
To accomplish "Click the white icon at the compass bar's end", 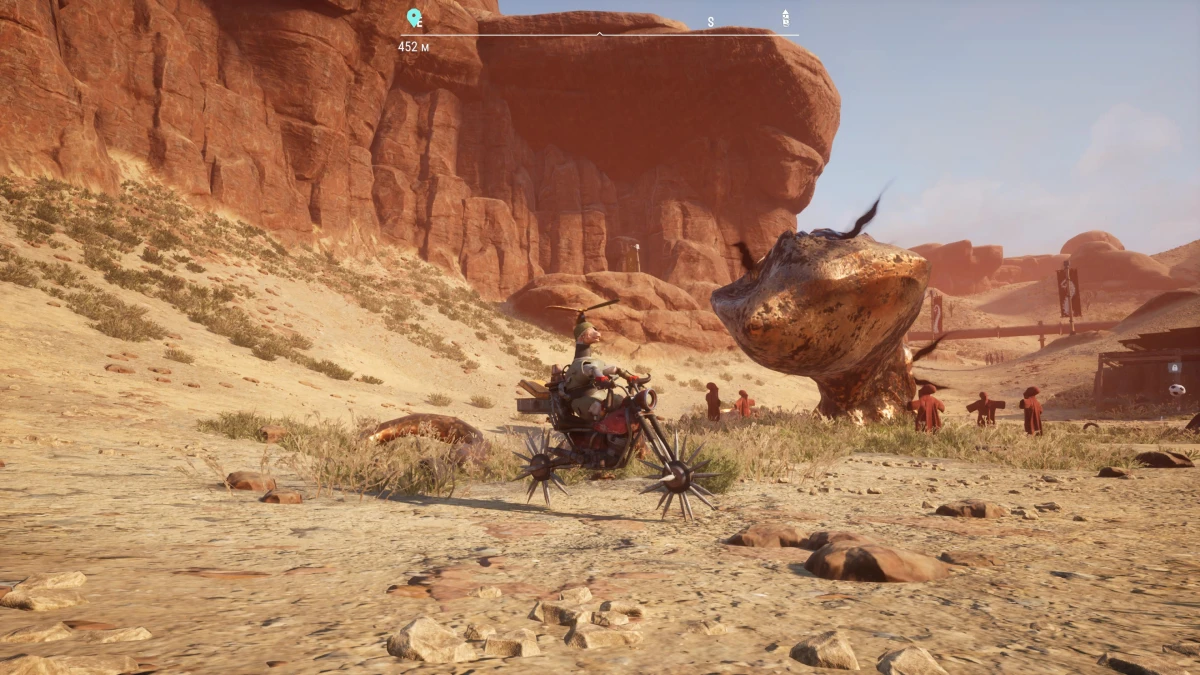I will tap(786, 17).
